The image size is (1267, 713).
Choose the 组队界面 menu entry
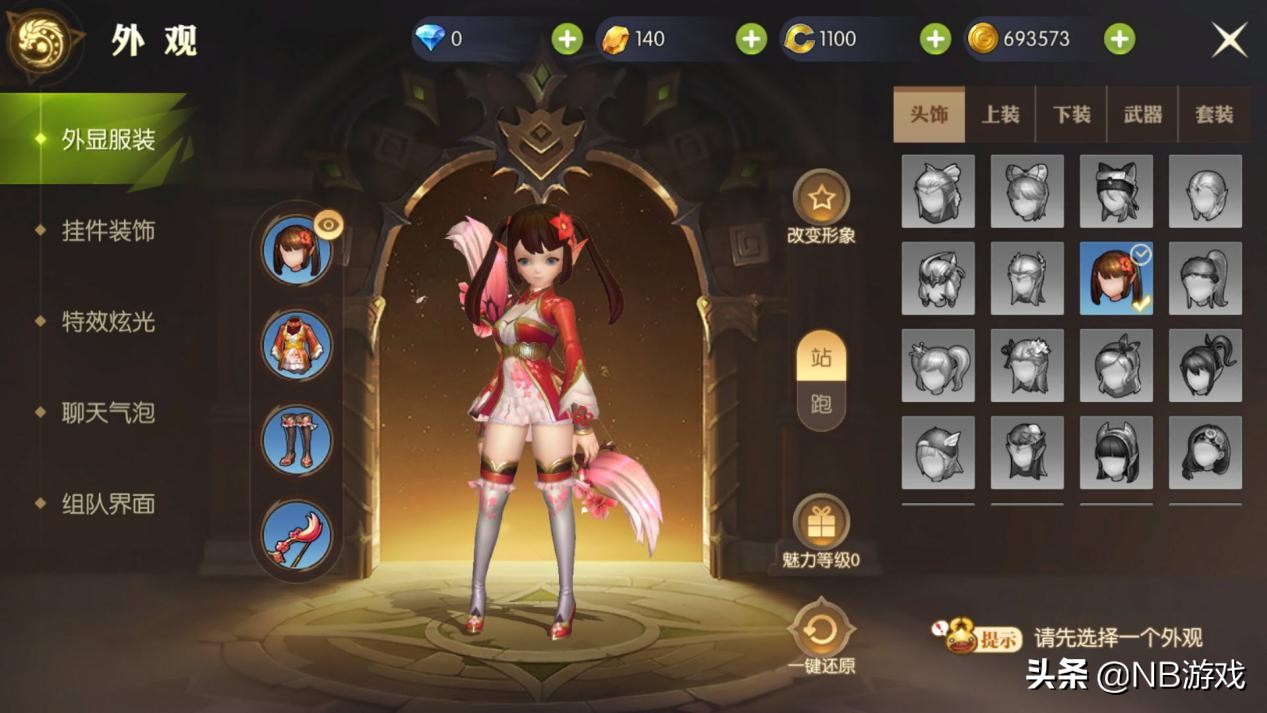point(108,504)
